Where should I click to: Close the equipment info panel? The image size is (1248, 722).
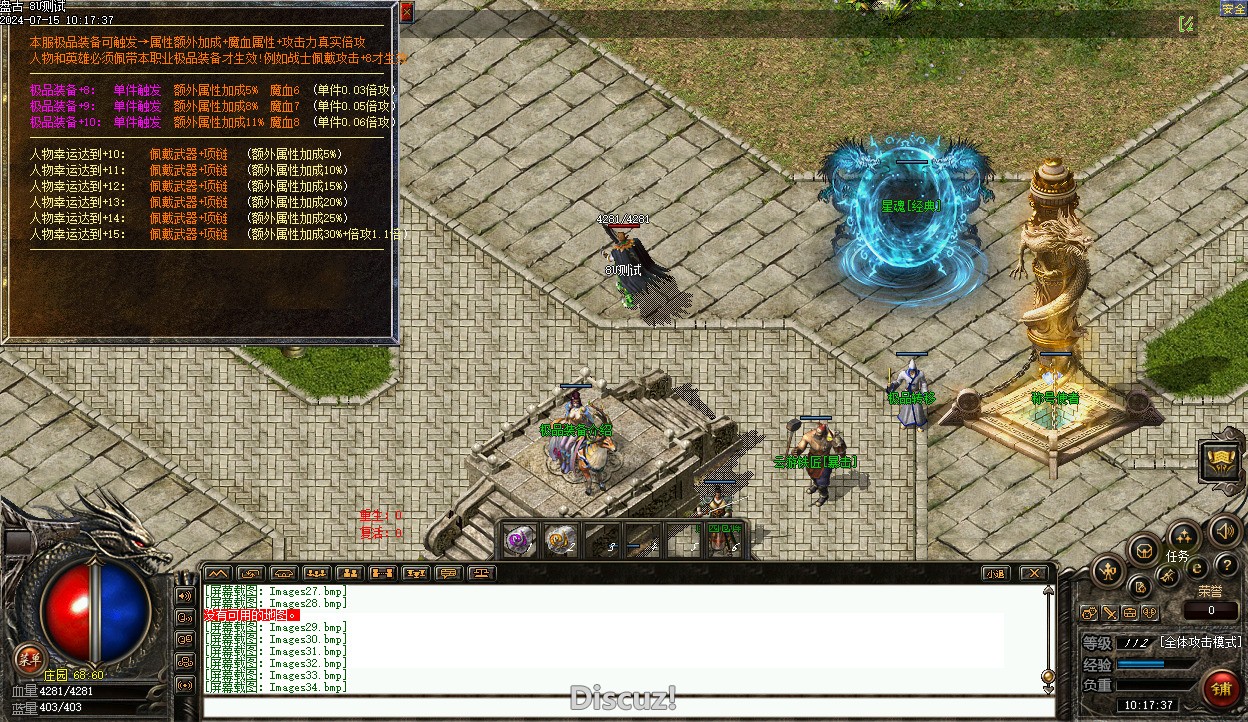pyautogui.click(x=406, y=12)
